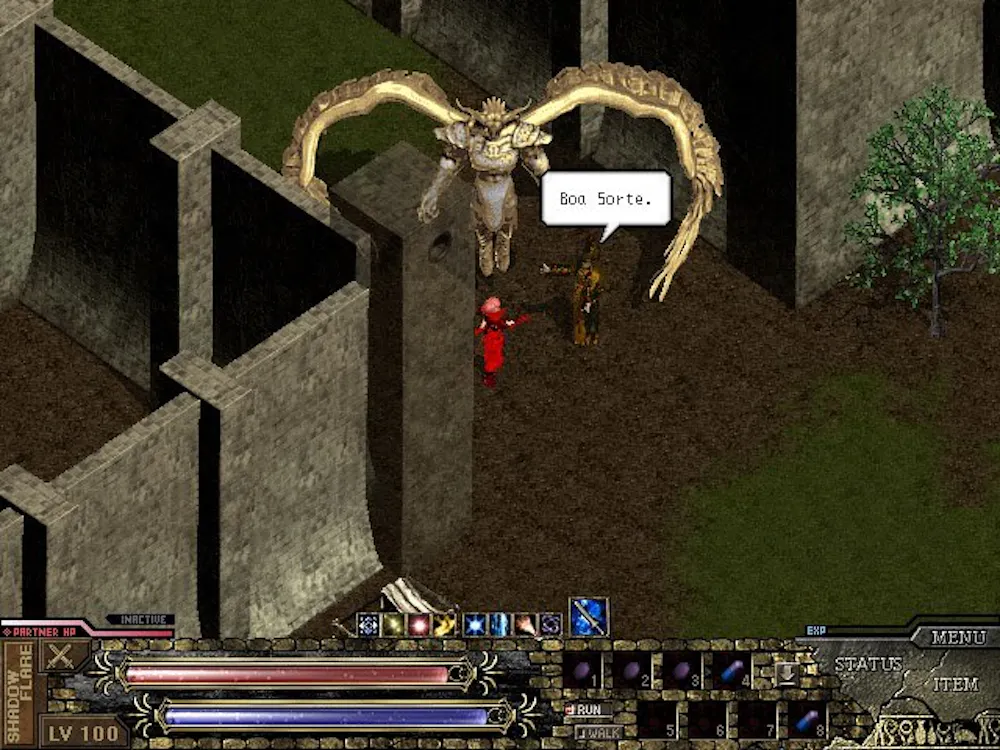Viewport: 1000px width, 750px height.
Task: Open the MENU button
Action: point(958,637)
